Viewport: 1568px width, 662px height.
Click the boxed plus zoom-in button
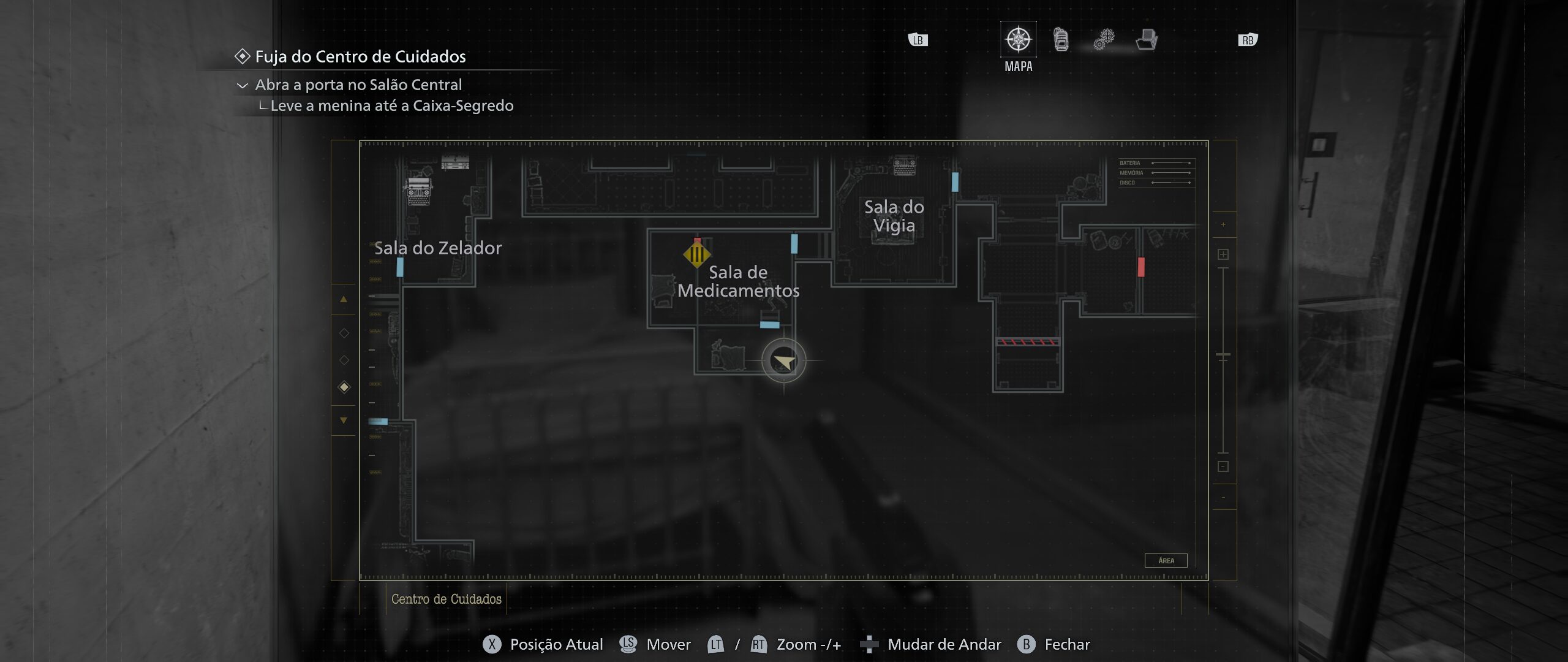coord(1223,254)
